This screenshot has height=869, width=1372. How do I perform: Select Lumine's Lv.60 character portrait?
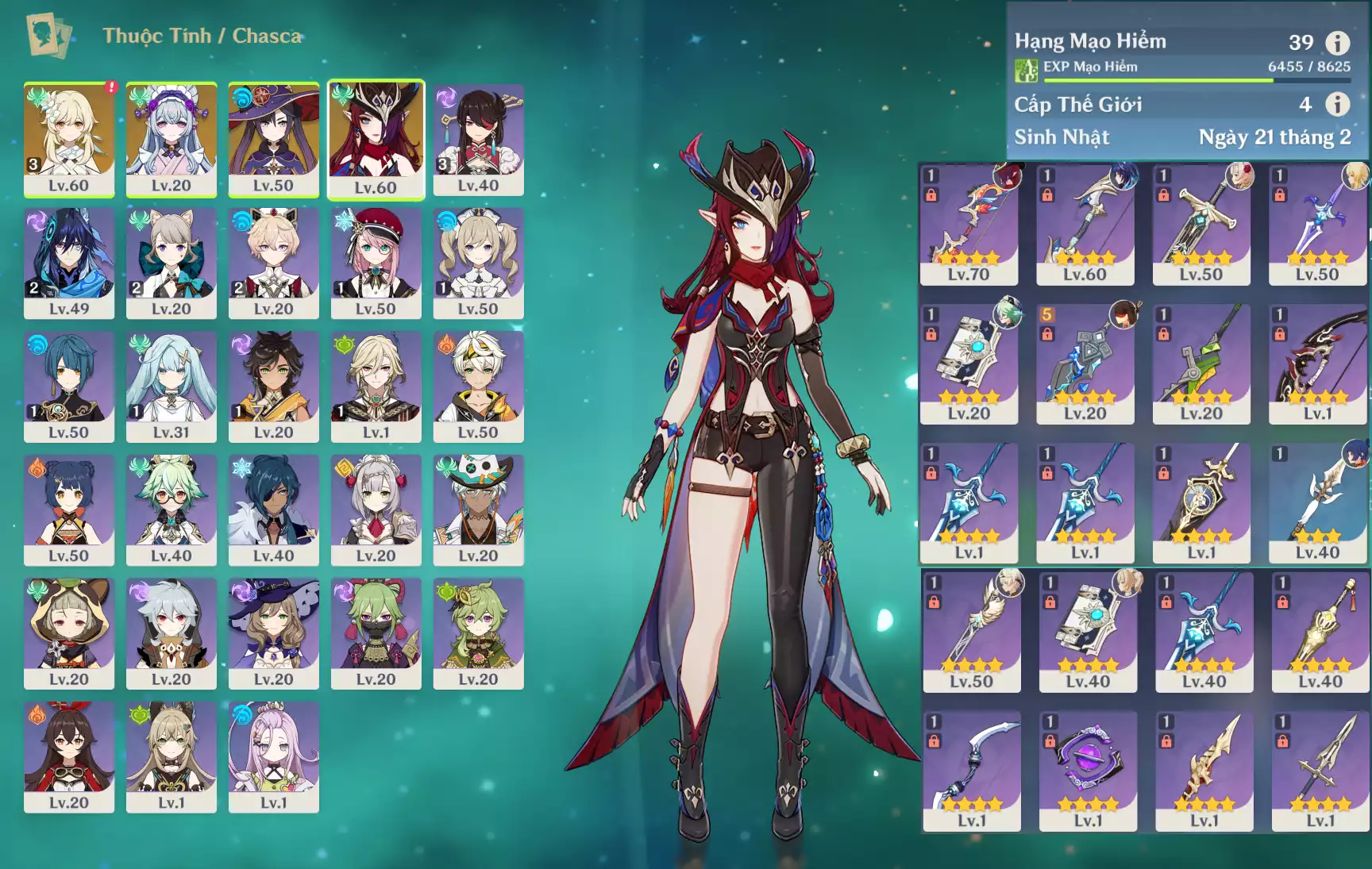pos(69,139)
